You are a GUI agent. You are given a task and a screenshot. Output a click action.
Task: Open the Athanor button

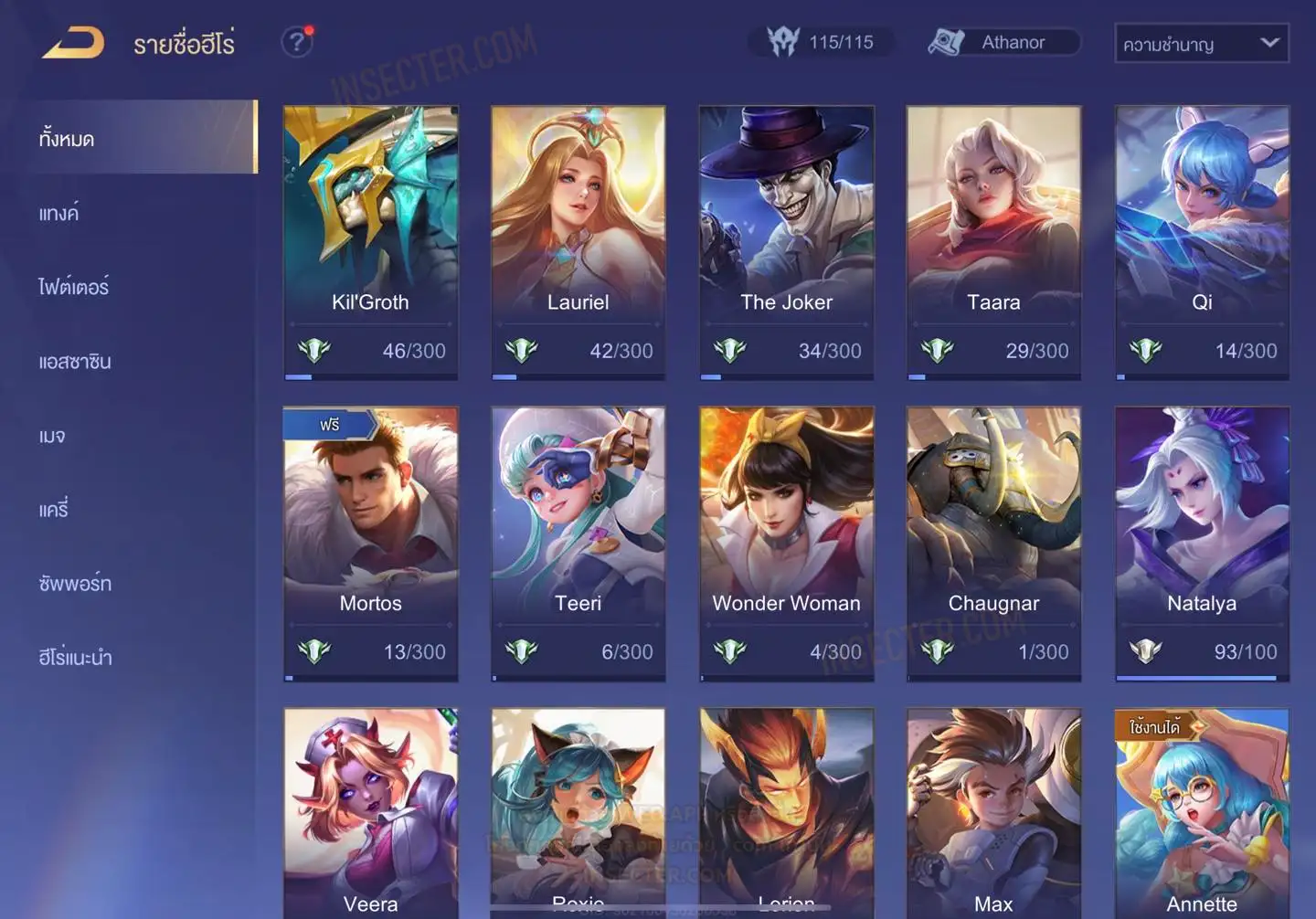(x=1003, y=42)
